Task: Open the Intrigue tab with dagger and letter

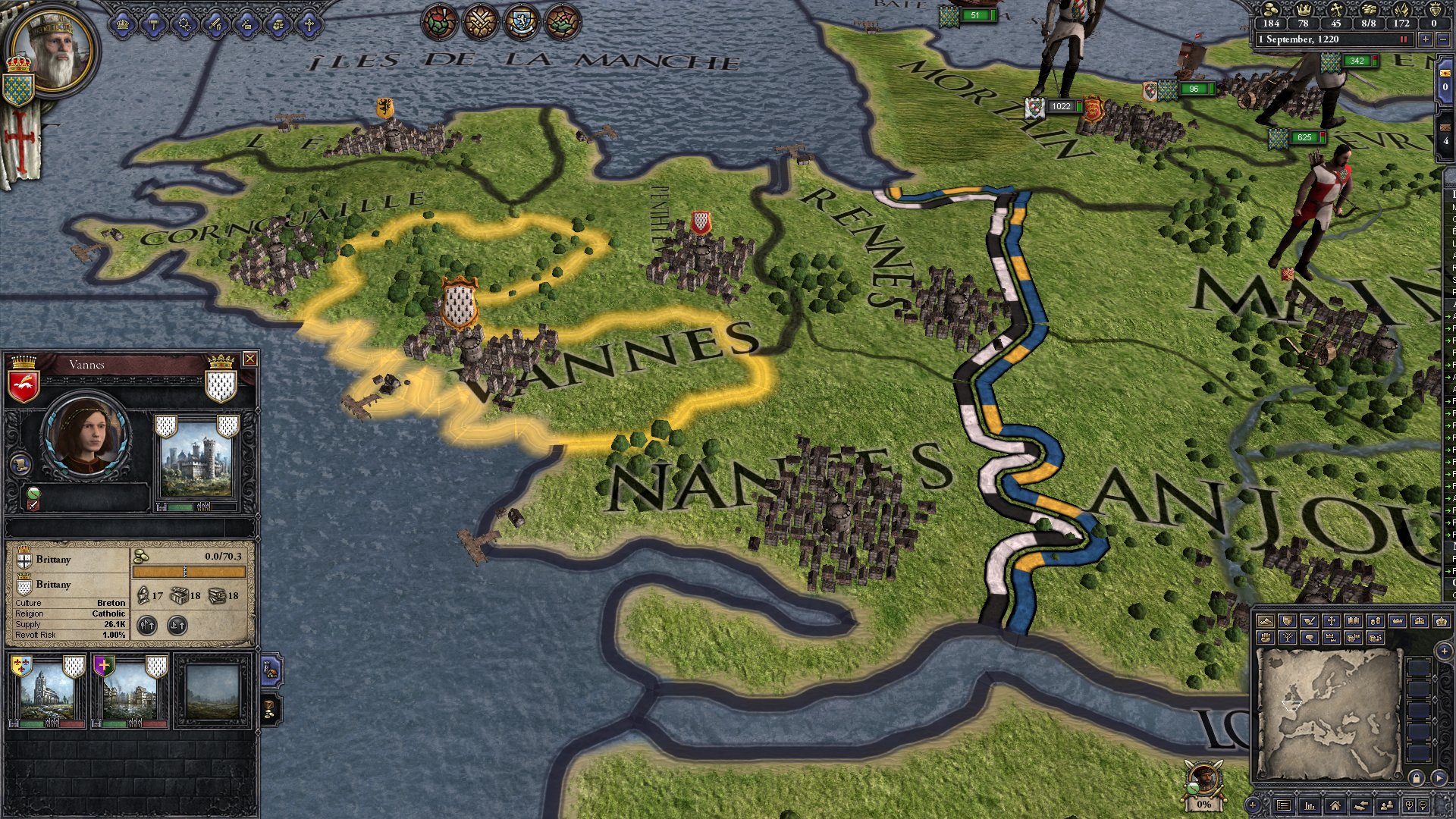Action: coord(246,24)
